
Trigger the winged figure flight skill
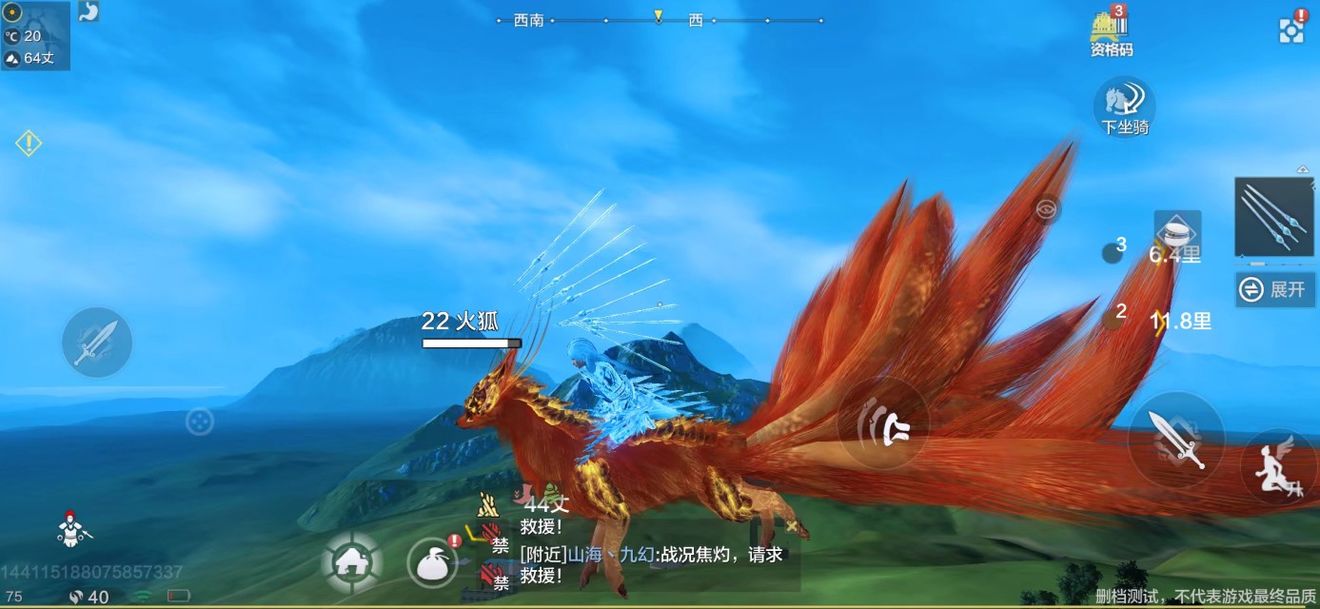pyautogui.click(x=1277, y=468)
